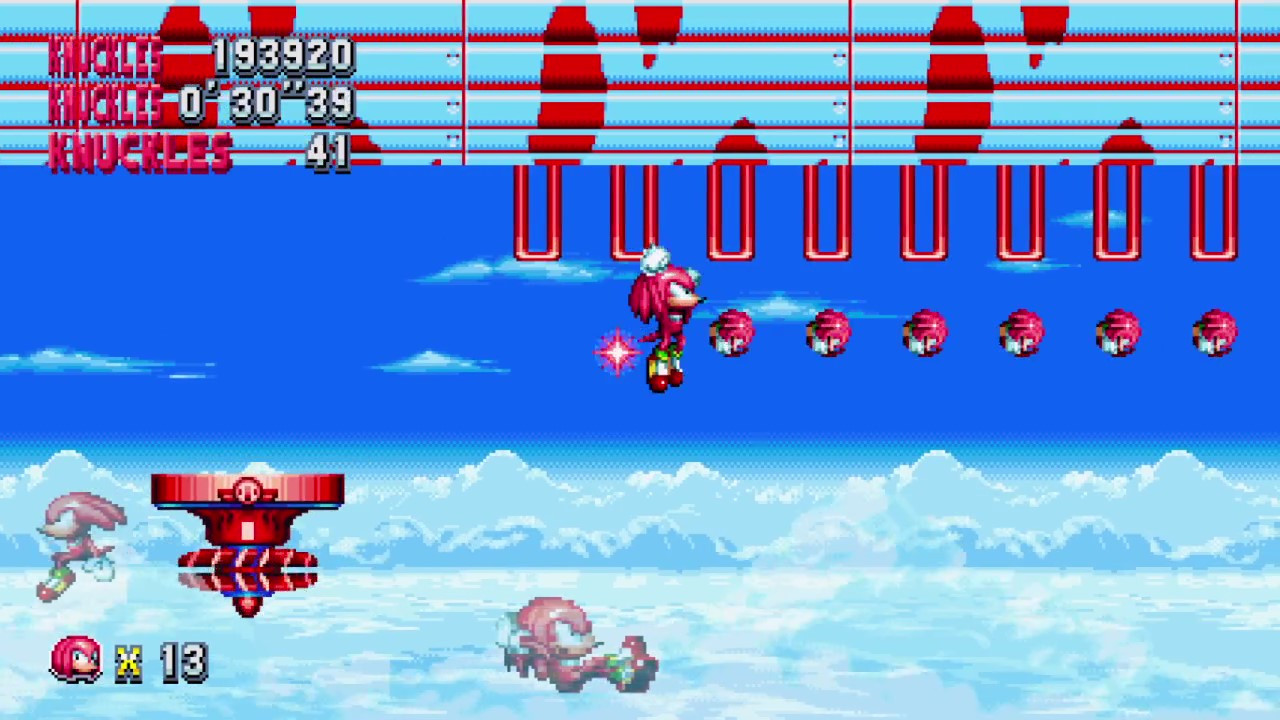
Task: Click the score value 193920
Action: click(283, 55)
